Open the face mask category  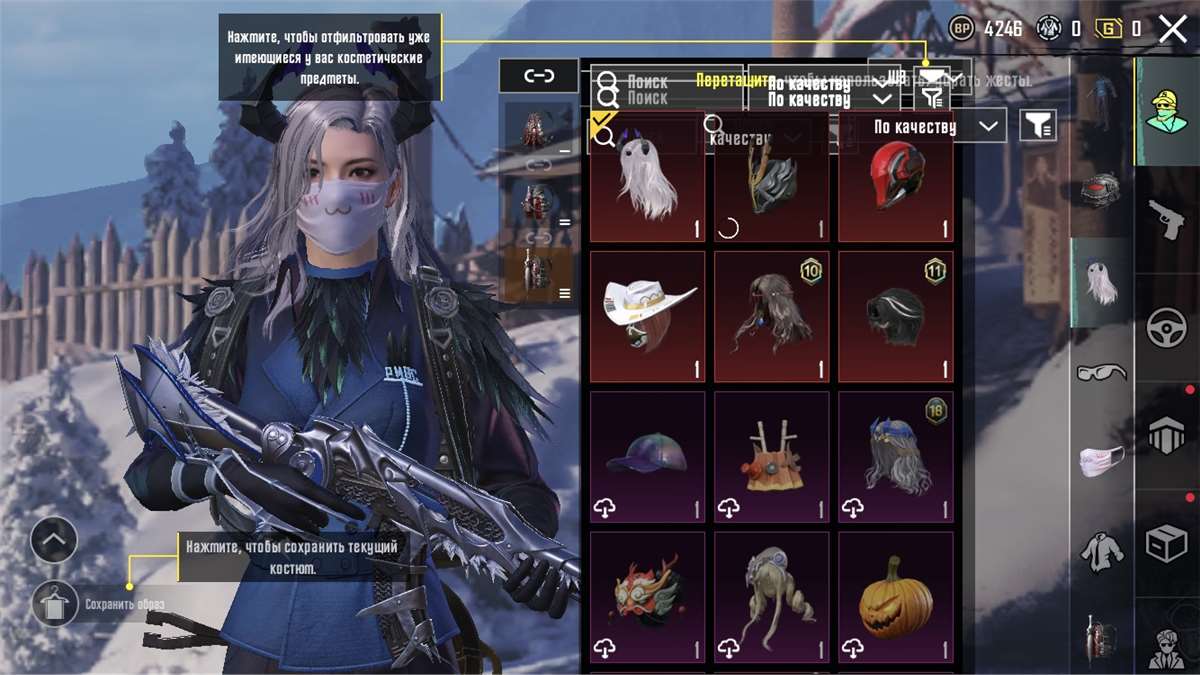click(1101, 460)
